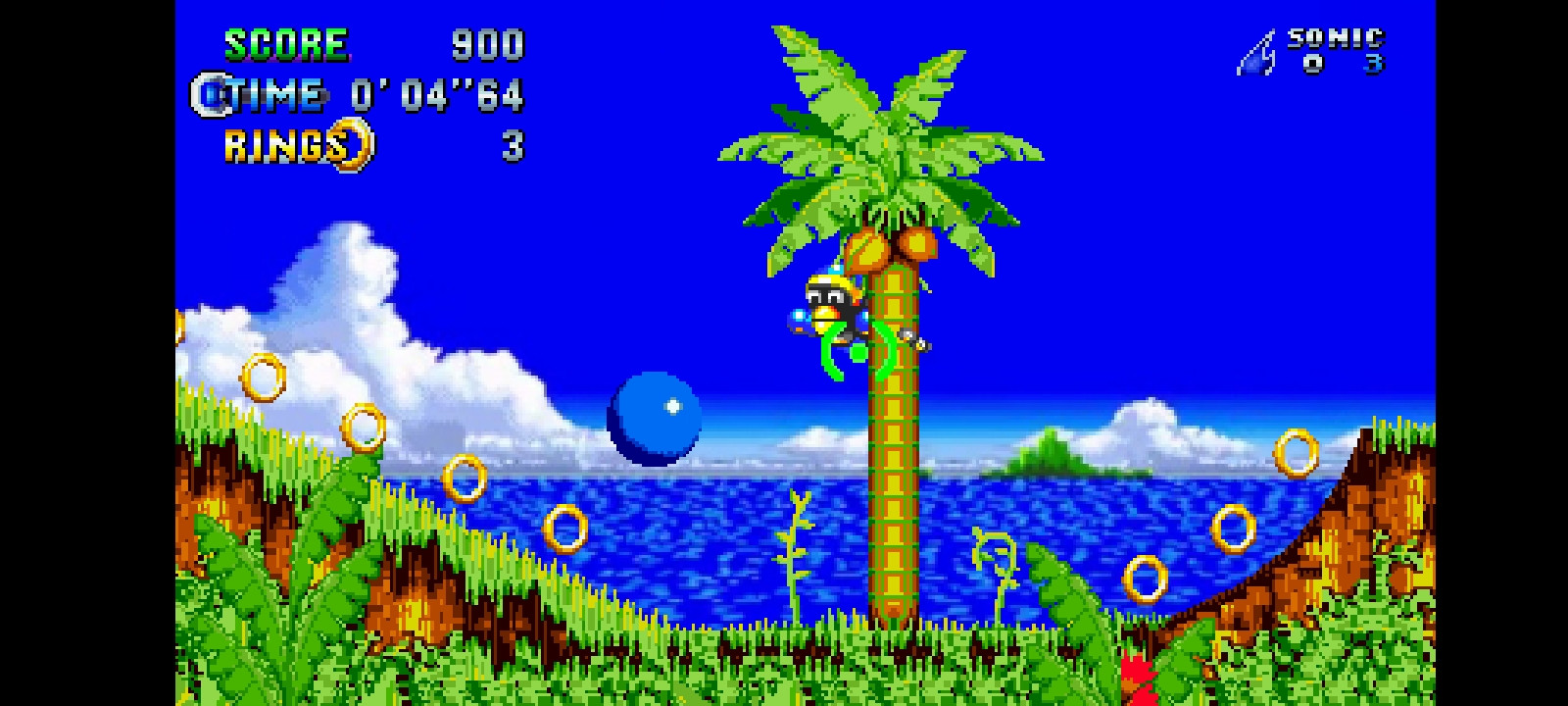Click the SONIC name text in the corner
Screen dimensions: 1568x706
point(1335,37)
